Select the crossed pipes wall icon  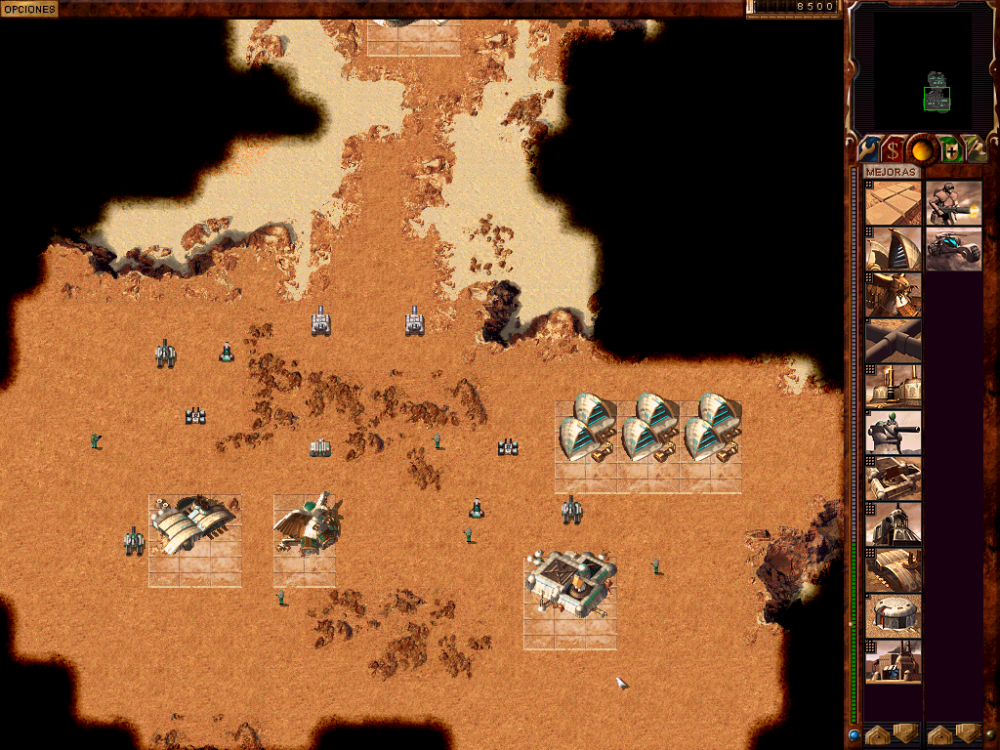click(893, 341)
